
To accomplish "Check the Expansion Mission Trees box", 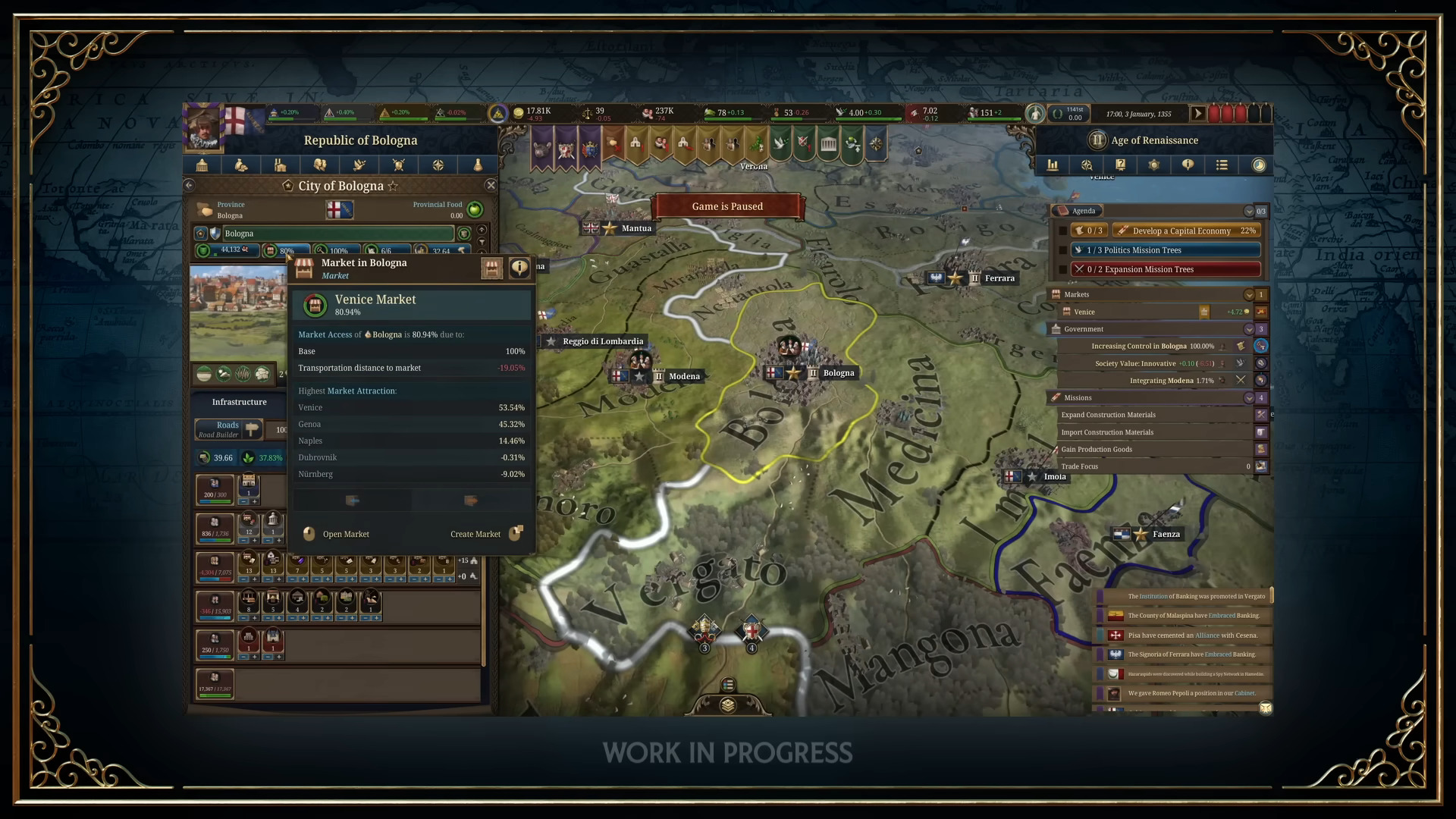I will (1063, 269).
